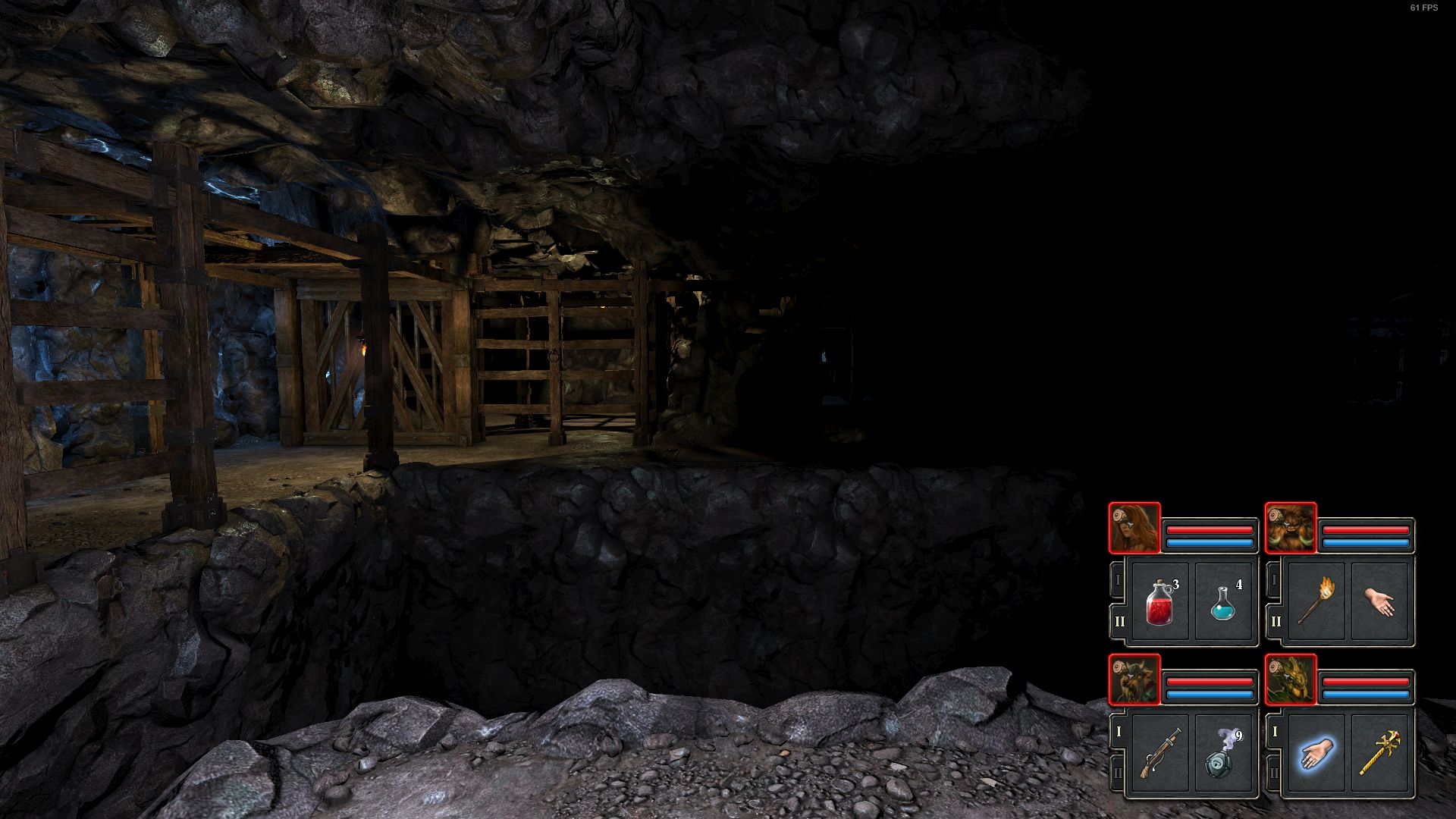This screenshot has height=819, width=1456.
Task: Open the red-haired woman's champion portrait
Action: click(1134, 528)
